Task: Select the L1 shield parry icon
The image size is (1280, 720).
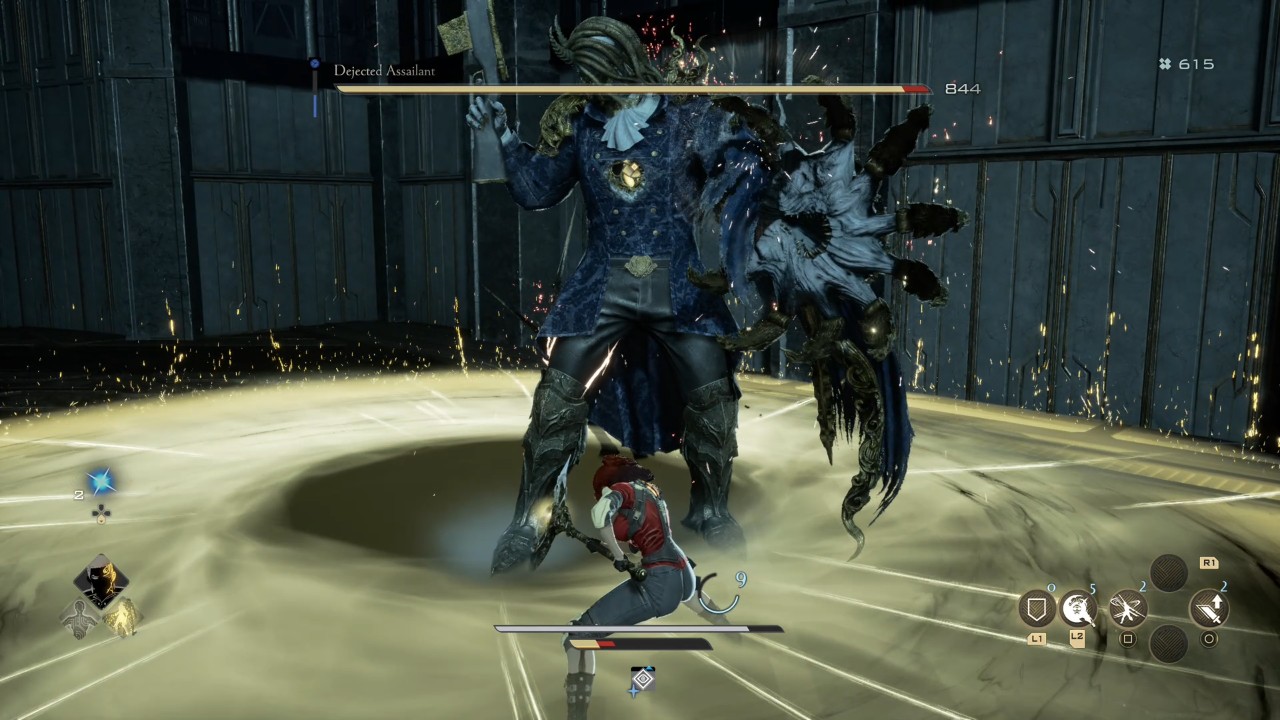Action: point(1036,607)
